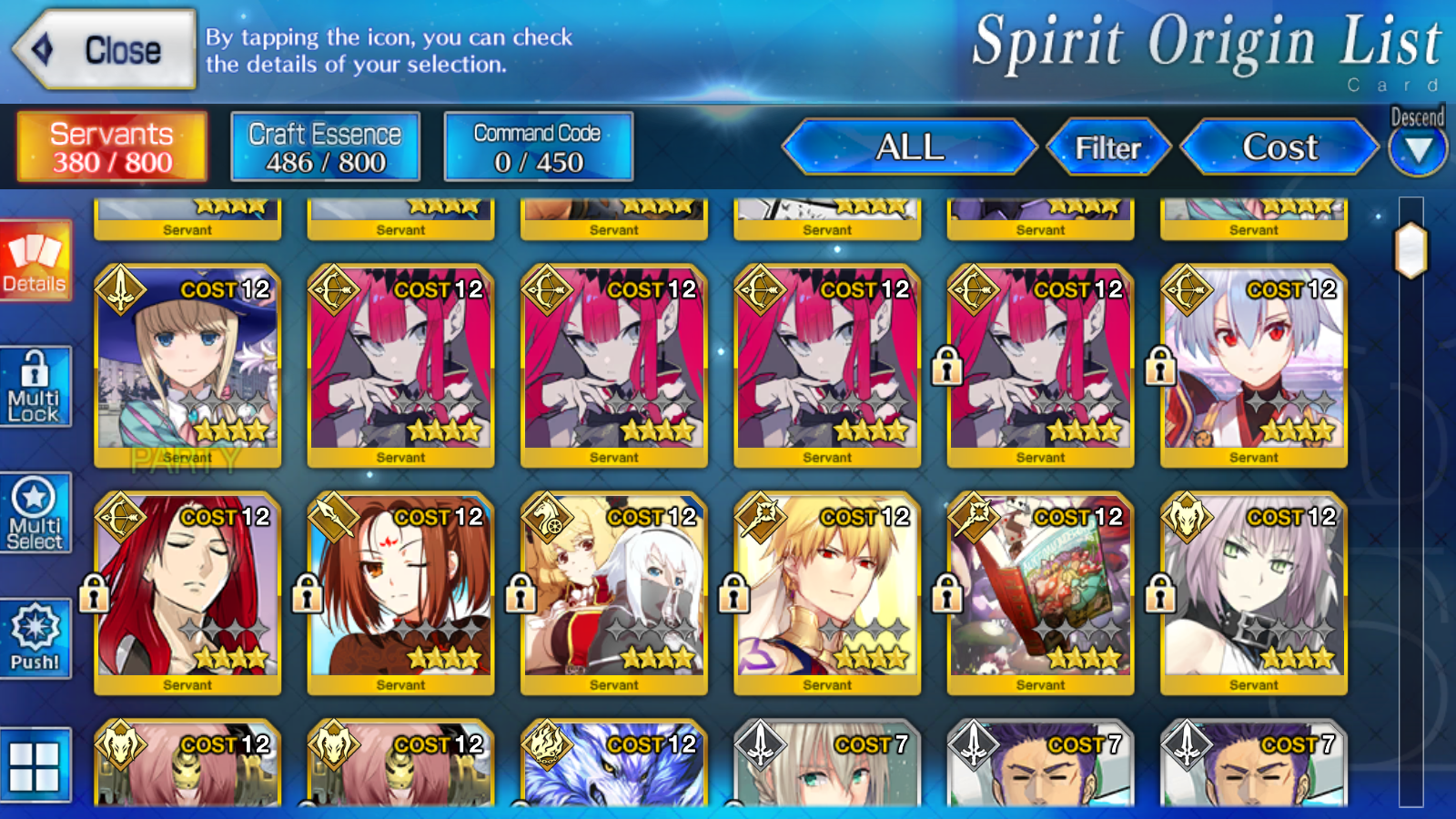Switch to the Servants tab
Screen dimensions: 1456x819
click(112, 147)
